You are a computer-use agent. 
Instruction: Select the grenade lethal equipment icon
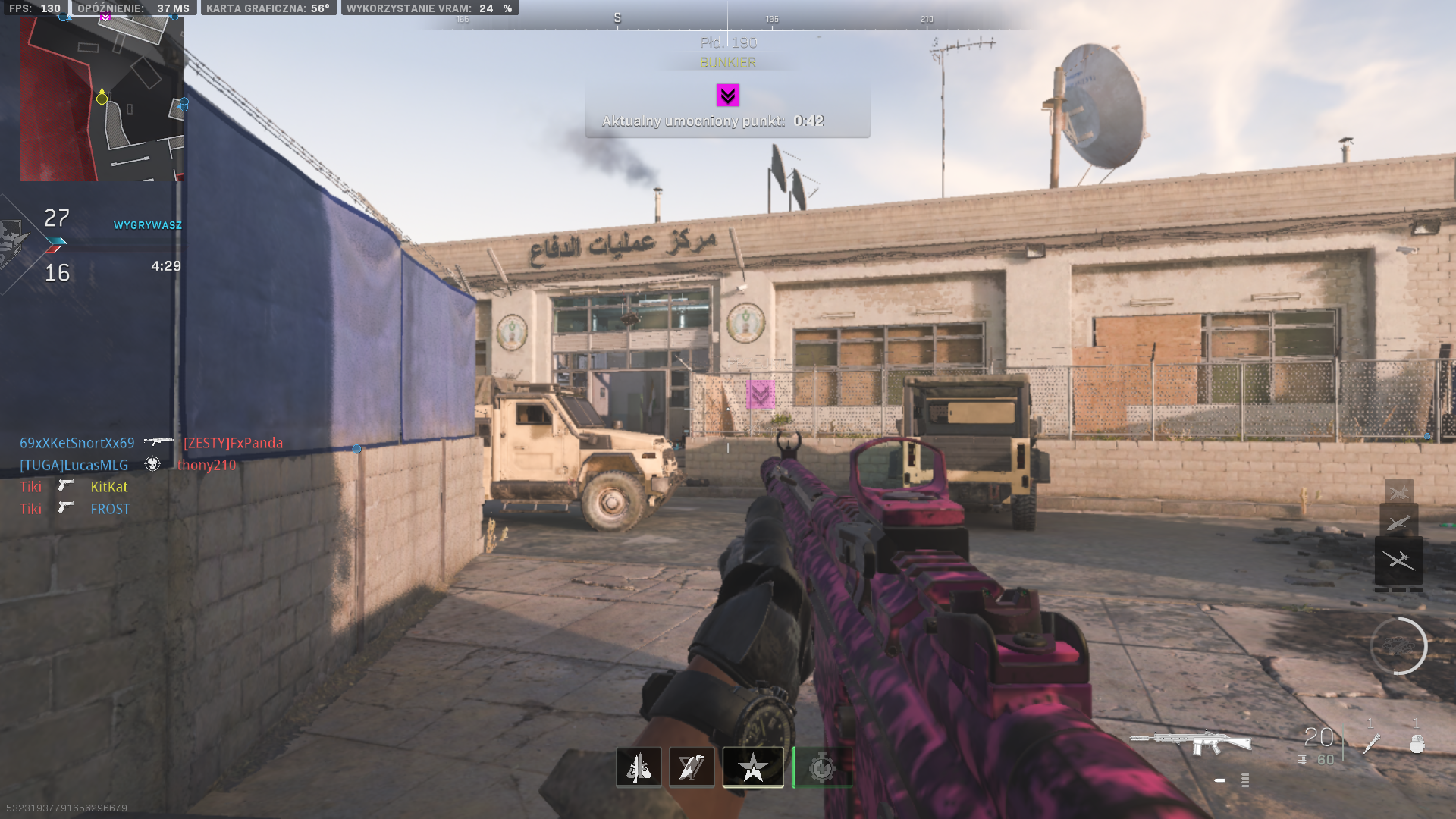[x=1417, y=744]
